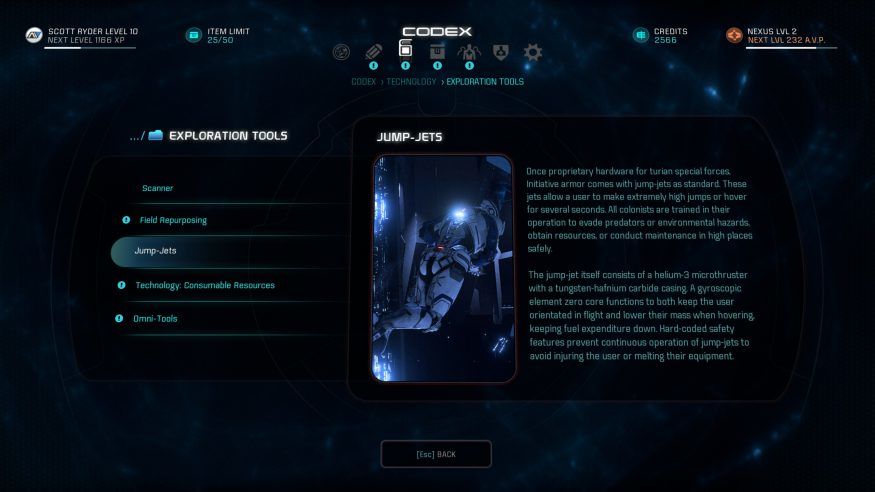This screenshot has width=875, height=492.
Task: Click the Back button
Action: pyautogui.click(x=436, y=454)
